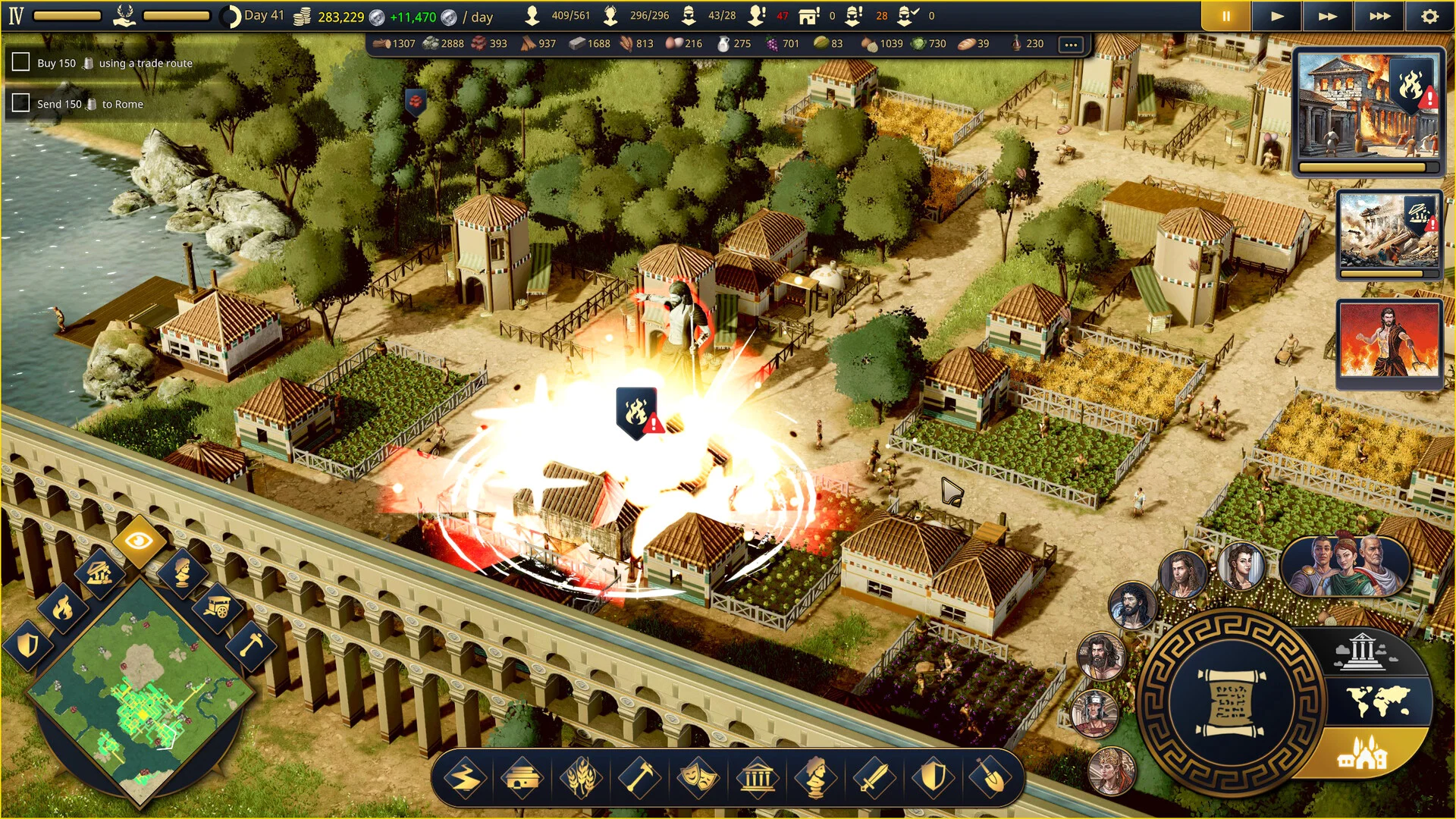Toggle the eye overlay above minimap
Image resolution: width=1456 pixels, height=819 pixels.
pos(140,541)
